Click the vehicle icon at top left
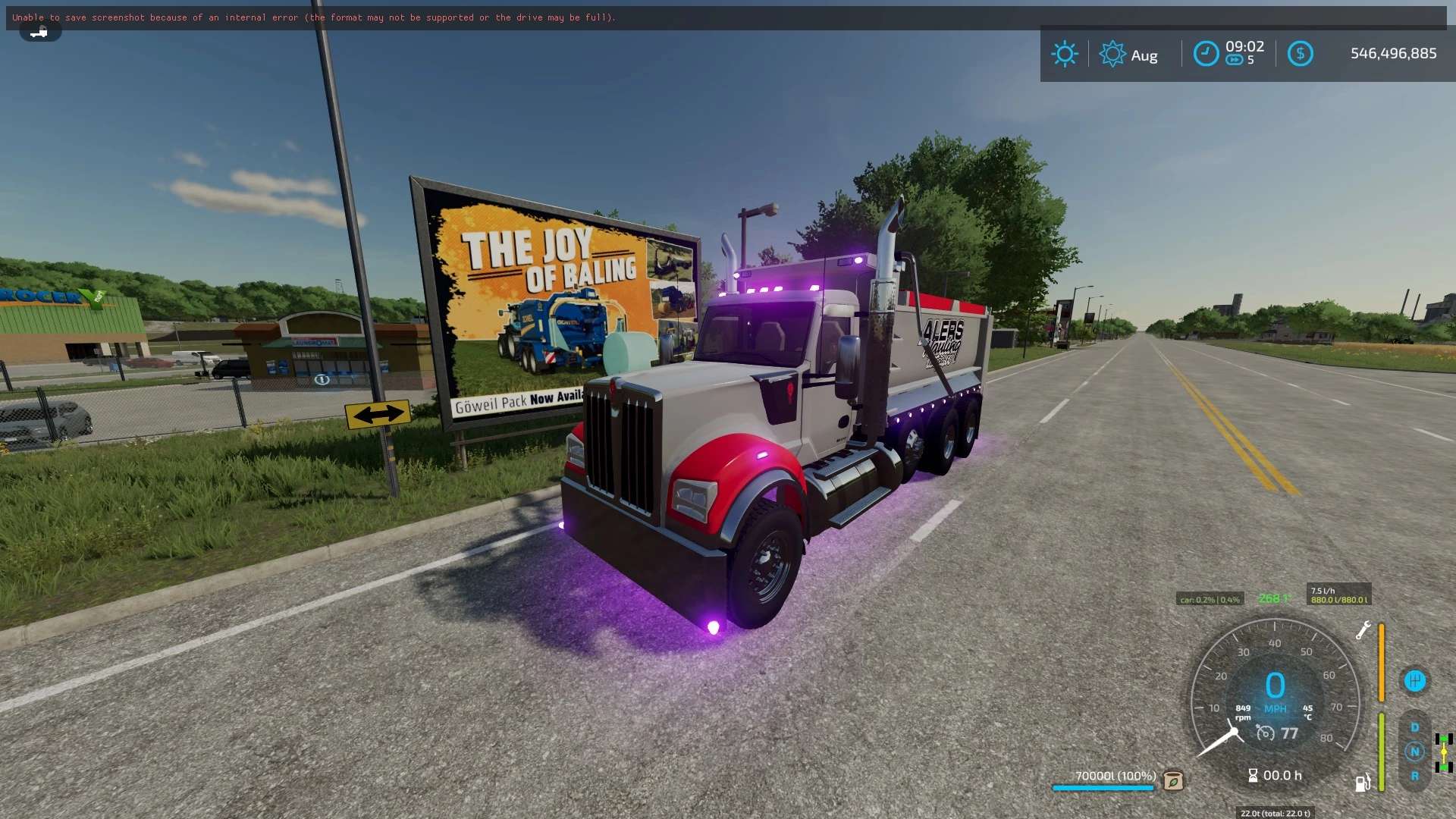Viewport: 1456px width, 819px height. click(39, 32)
